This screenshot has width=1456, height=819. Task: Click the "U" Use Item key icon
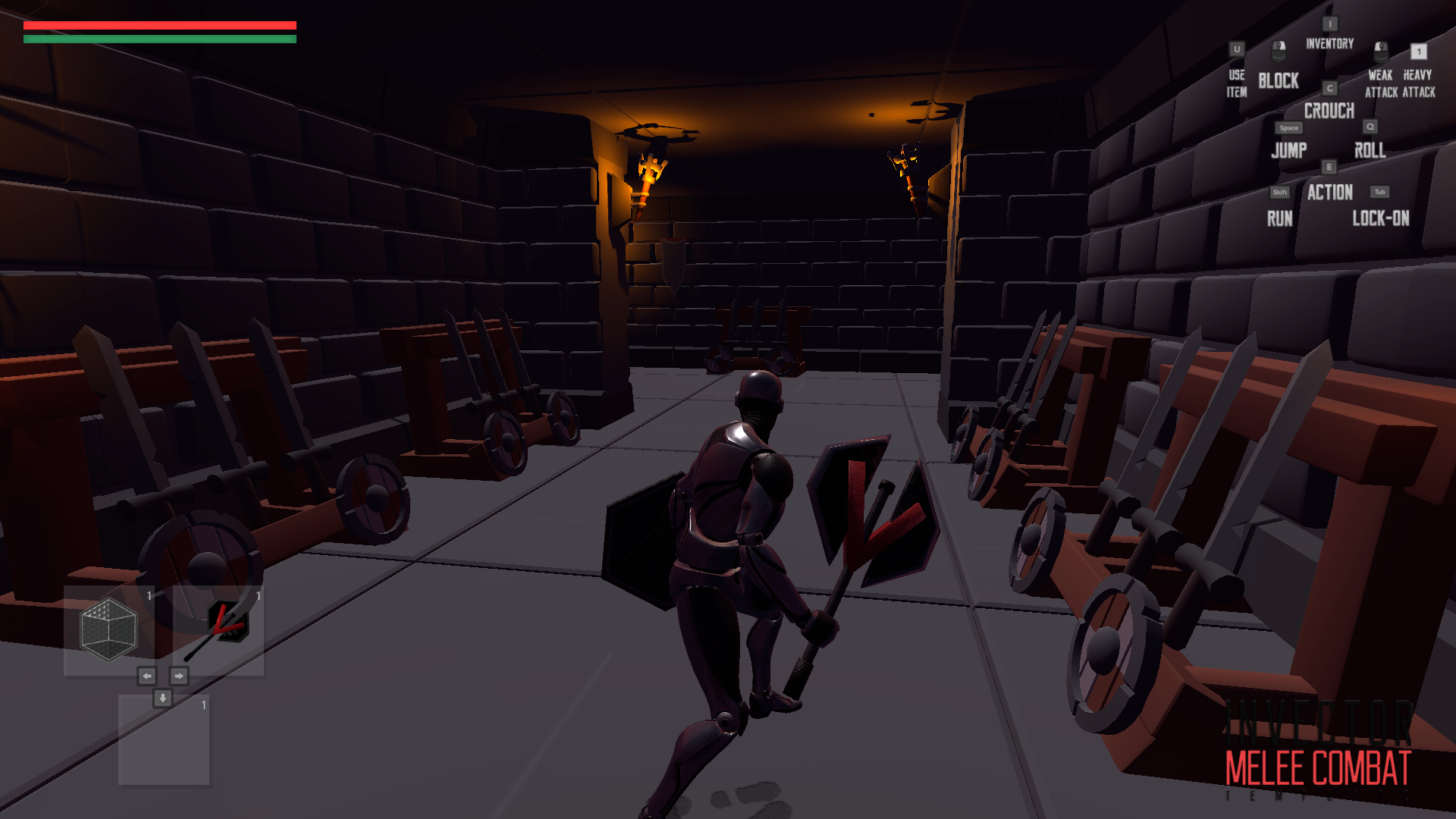coord(1236,50)
